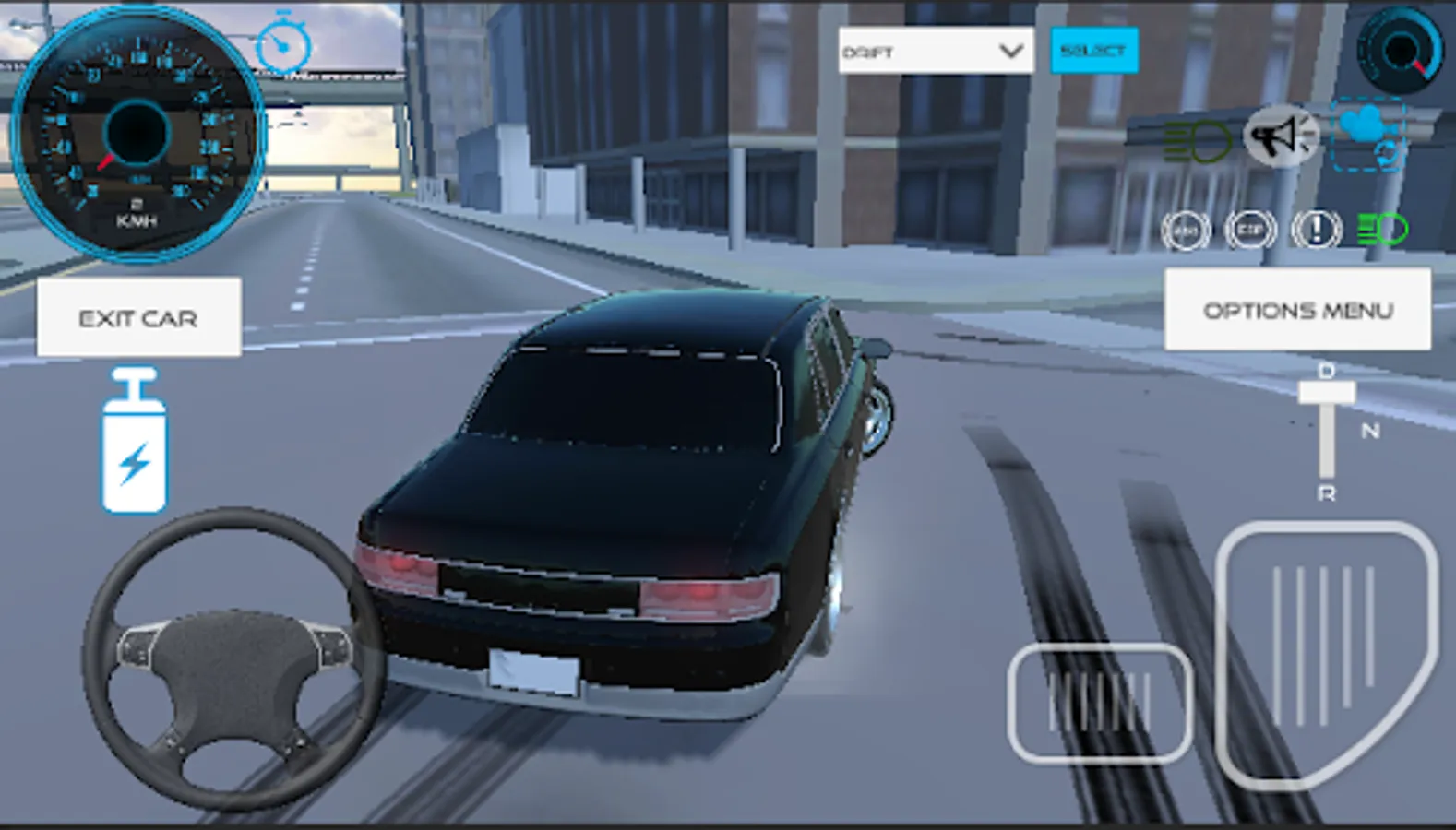The height and width of the screenshot is (830, 1456).
Task: Toggle the ABS indicator icon
Action: [x=1186, y=230]
